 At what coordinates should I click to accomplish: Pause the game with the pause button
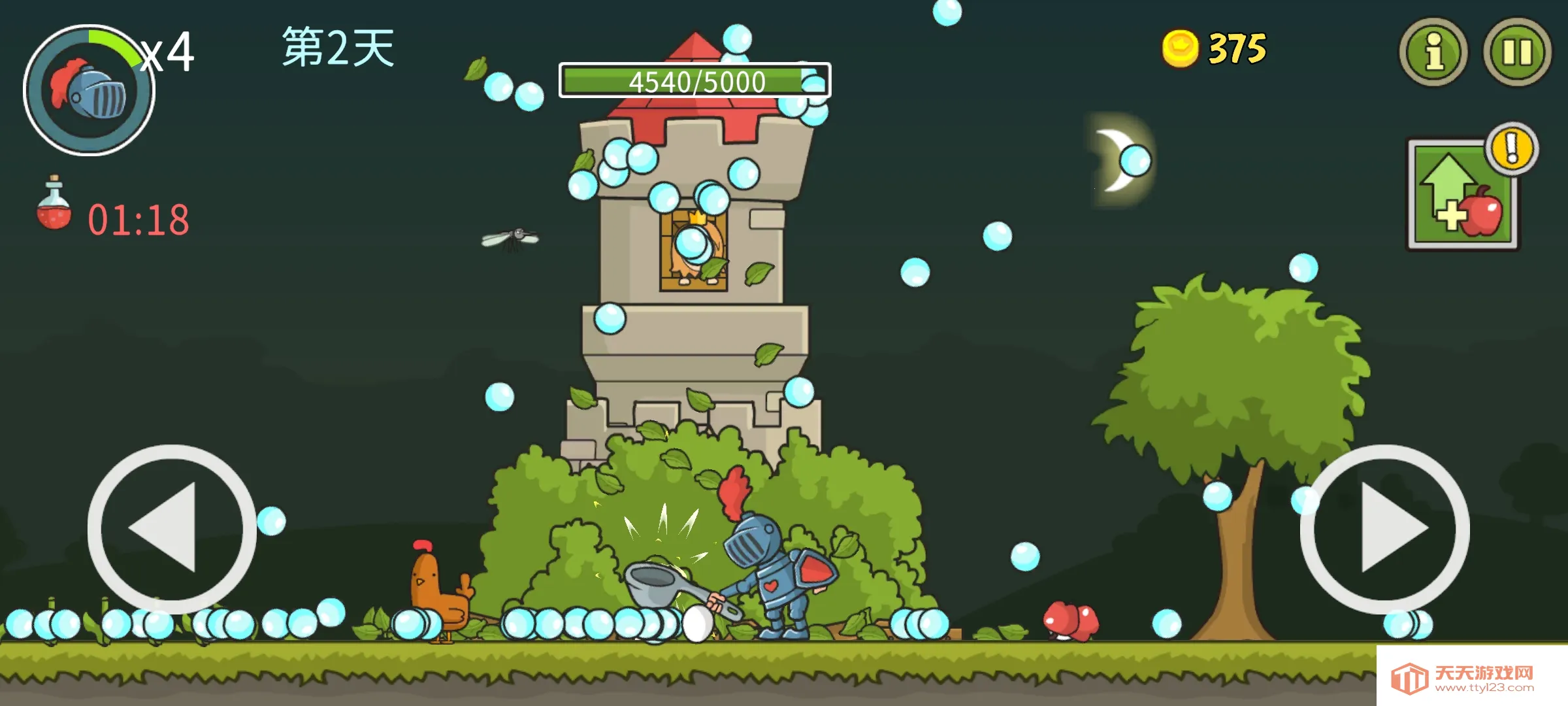pos(1517,52)
